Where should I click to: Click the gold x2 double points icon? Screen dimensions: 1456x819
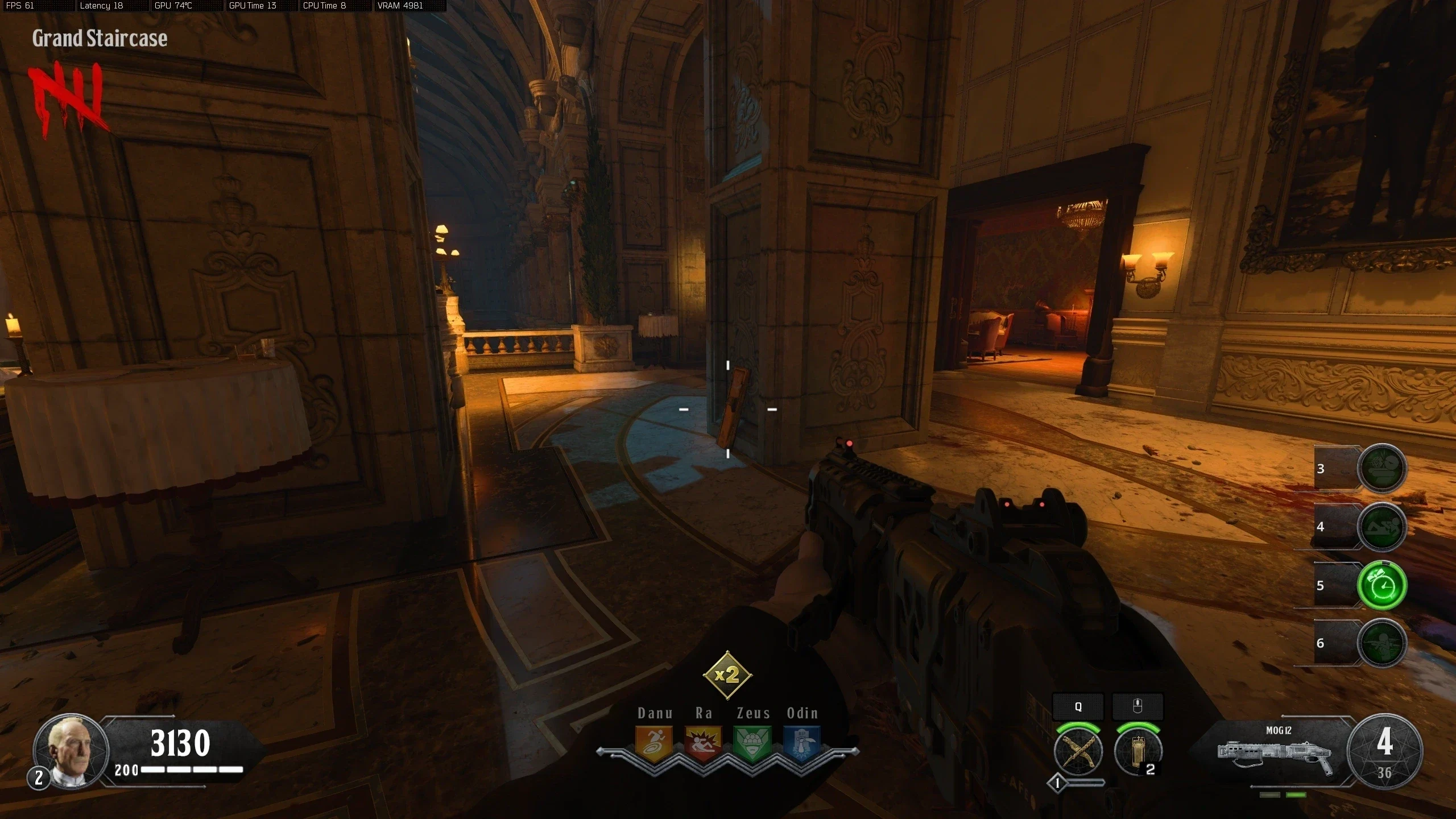tap(727, 675)
